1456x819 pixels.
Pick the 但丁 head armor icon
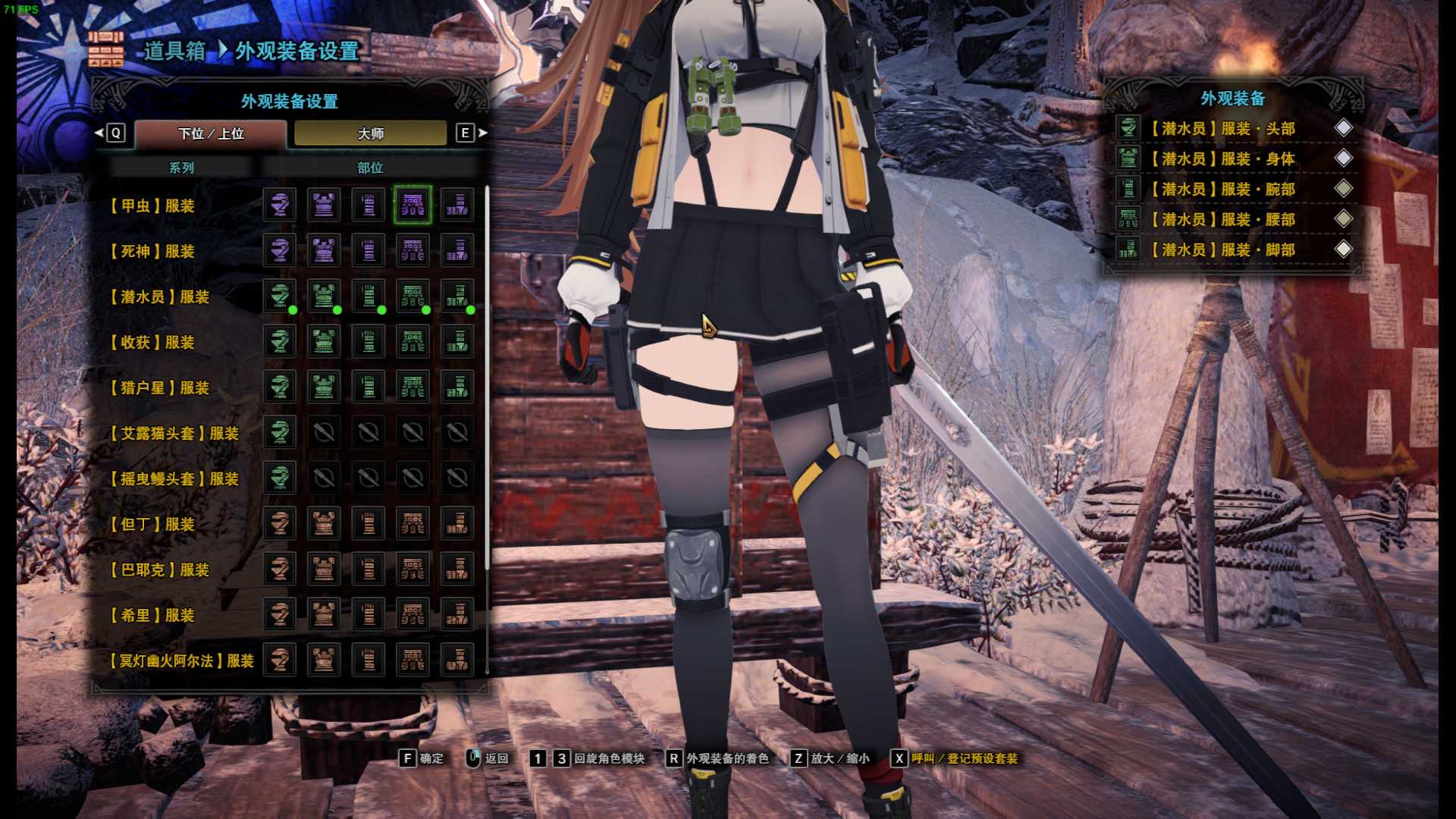pos(279,524)
